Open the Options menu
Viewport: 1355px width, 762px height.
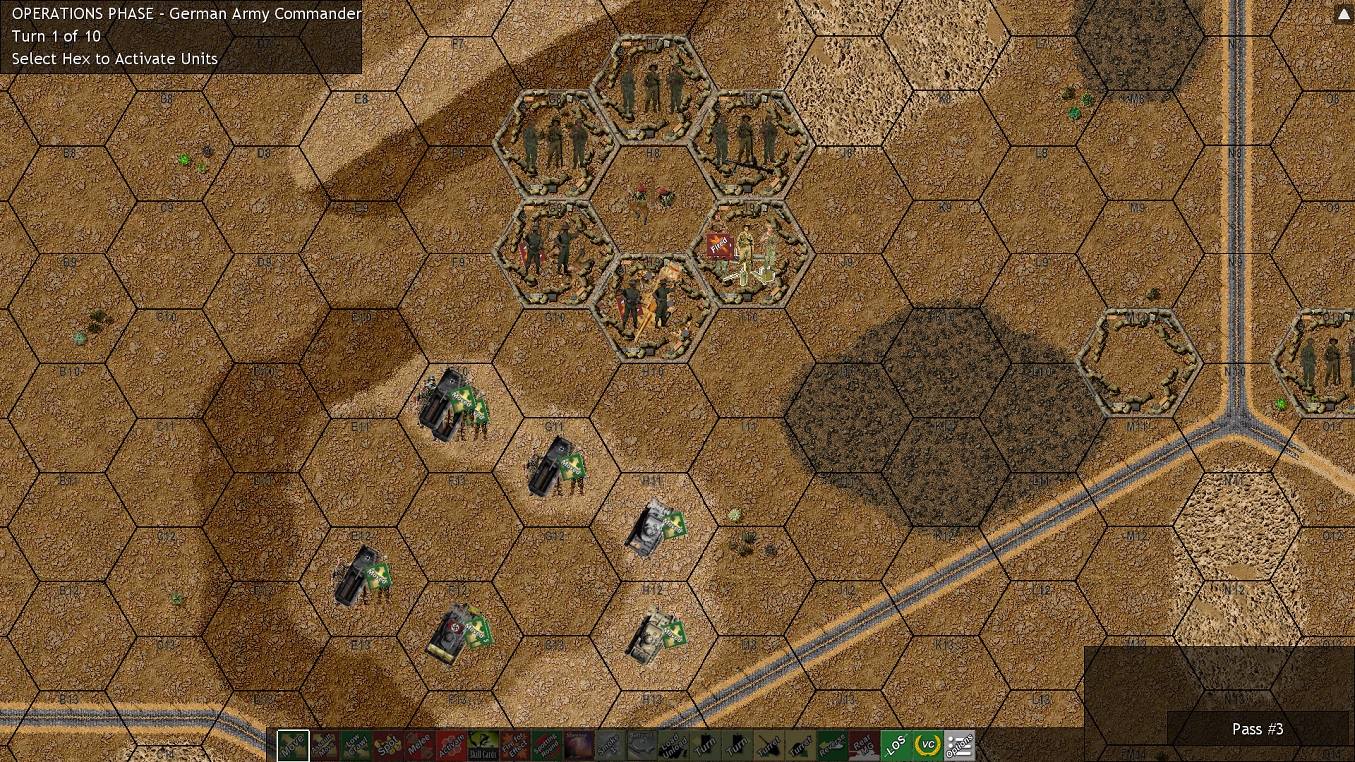960,745
